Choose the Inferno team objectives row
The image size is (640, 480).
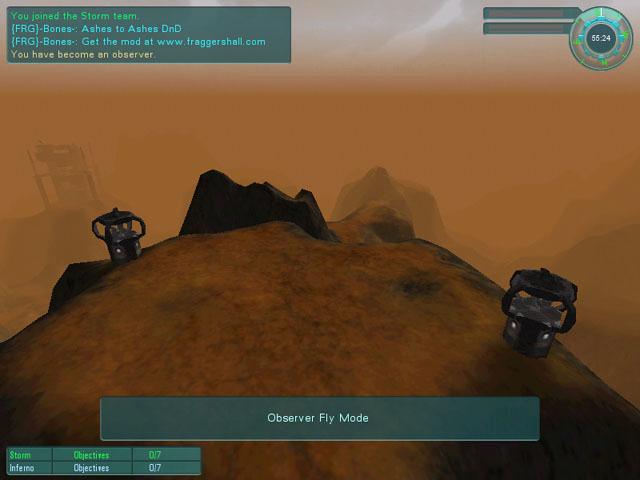(104, 467)
